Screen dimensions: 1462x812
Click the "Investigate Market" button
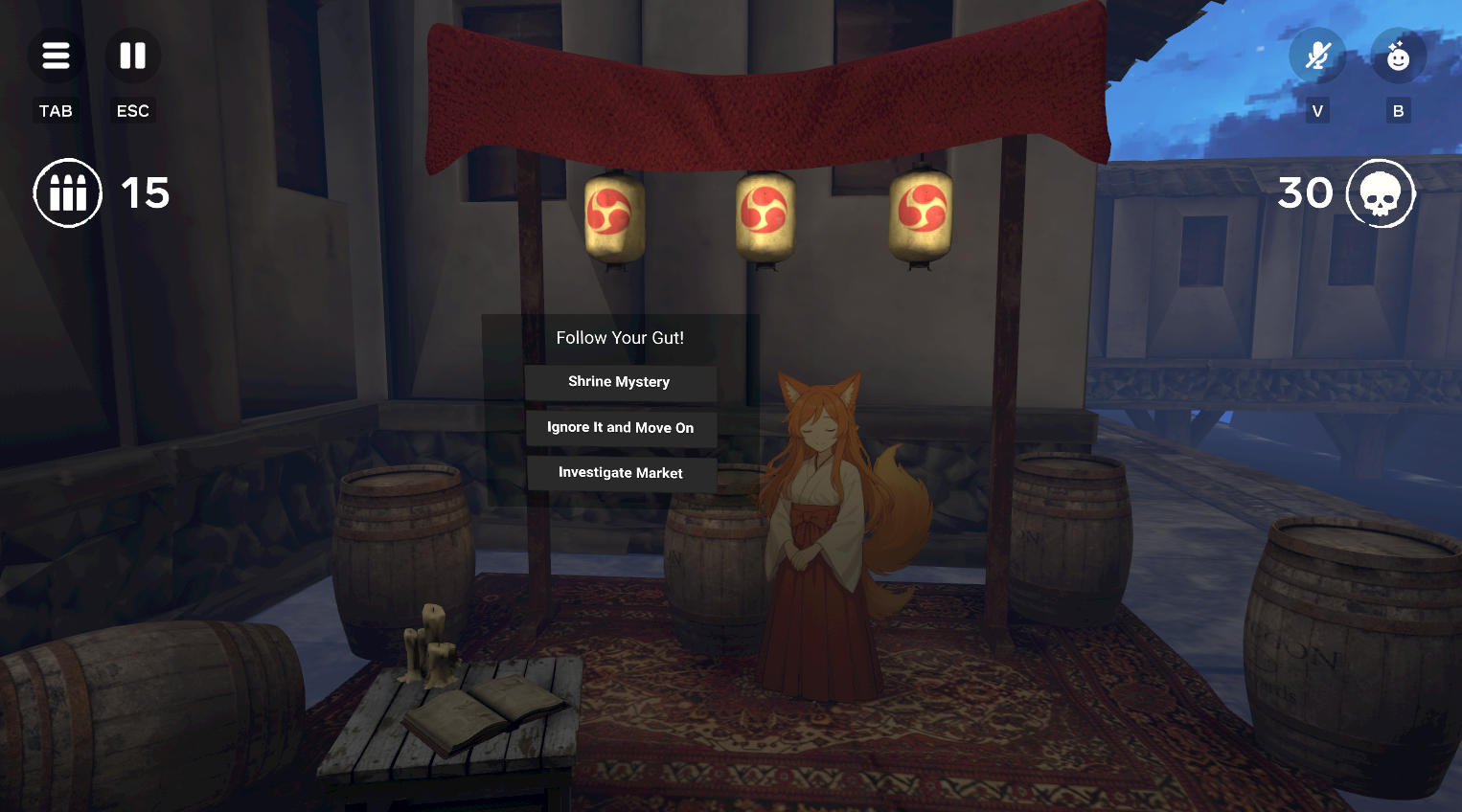(x=621, y=472)
